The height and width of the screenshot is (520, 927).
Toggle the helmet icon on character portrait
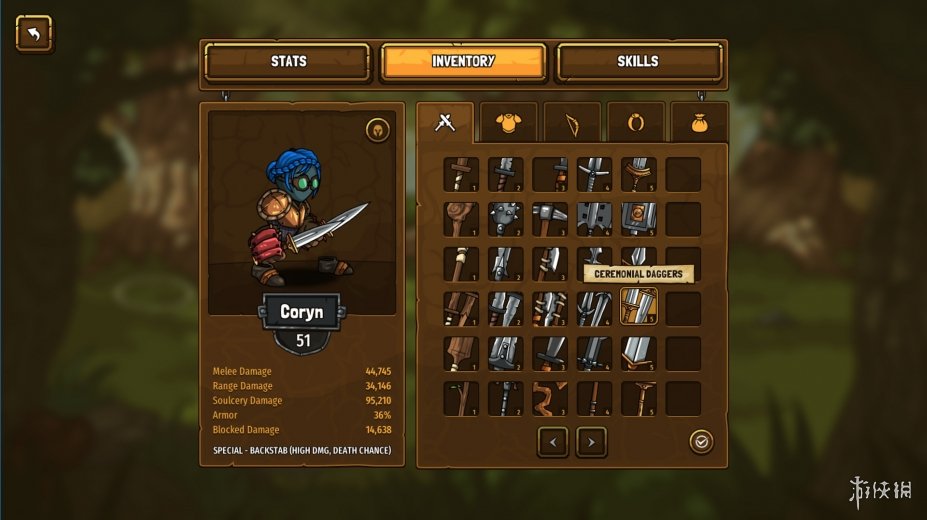377,129
